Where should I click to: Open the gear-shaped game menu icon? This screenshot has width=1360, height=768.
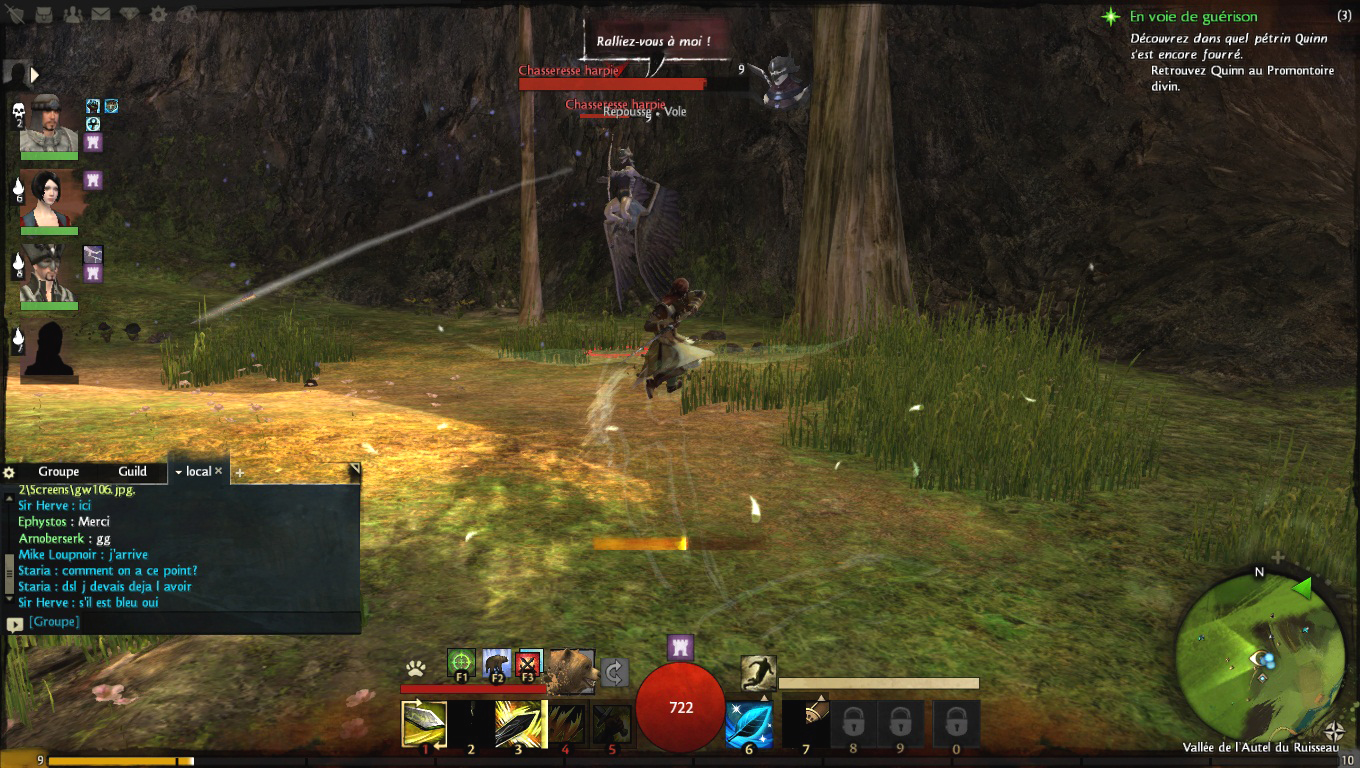(x=158, y=15)
